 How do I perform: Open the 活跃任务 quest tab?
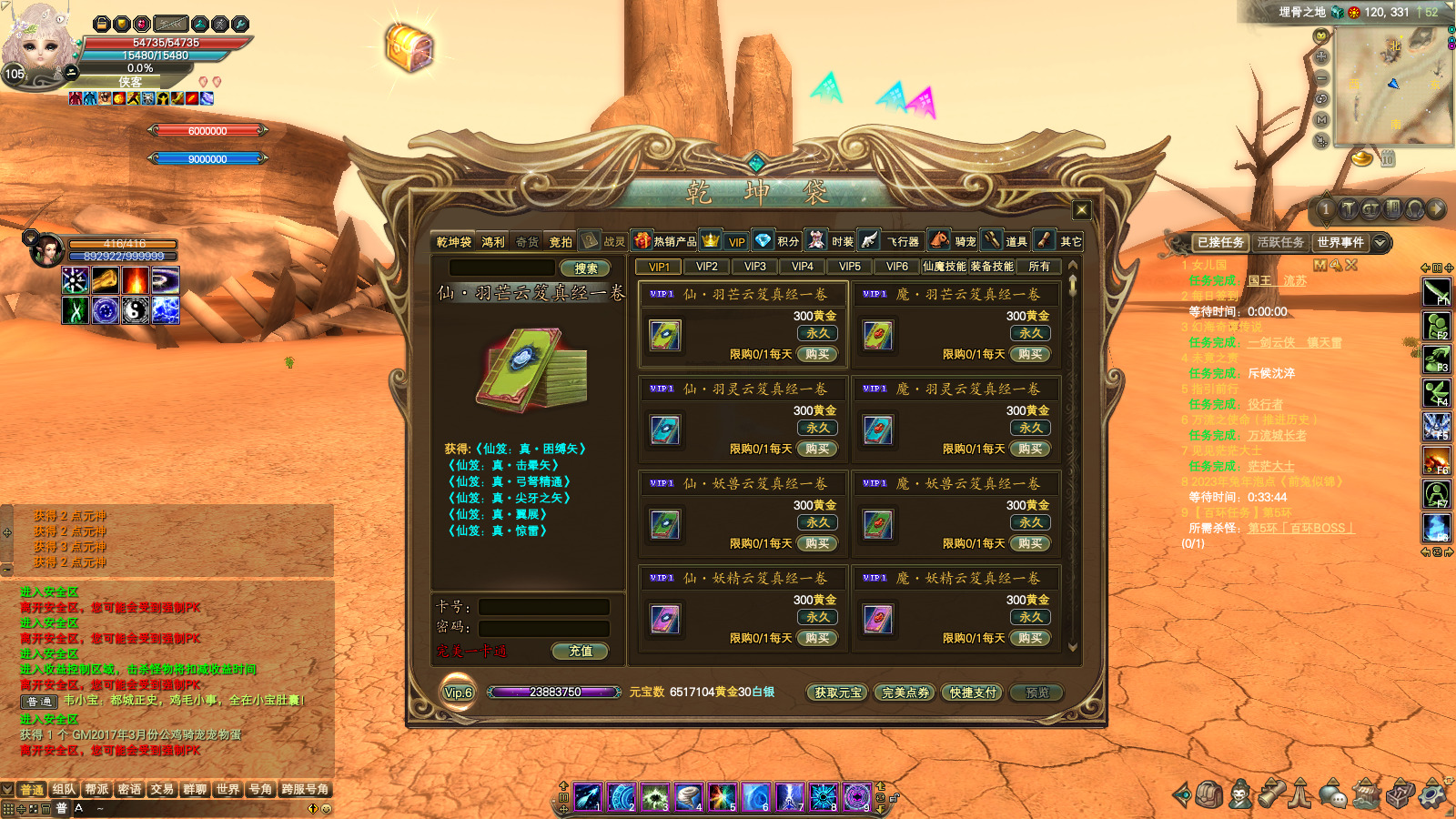point(1279,242)
